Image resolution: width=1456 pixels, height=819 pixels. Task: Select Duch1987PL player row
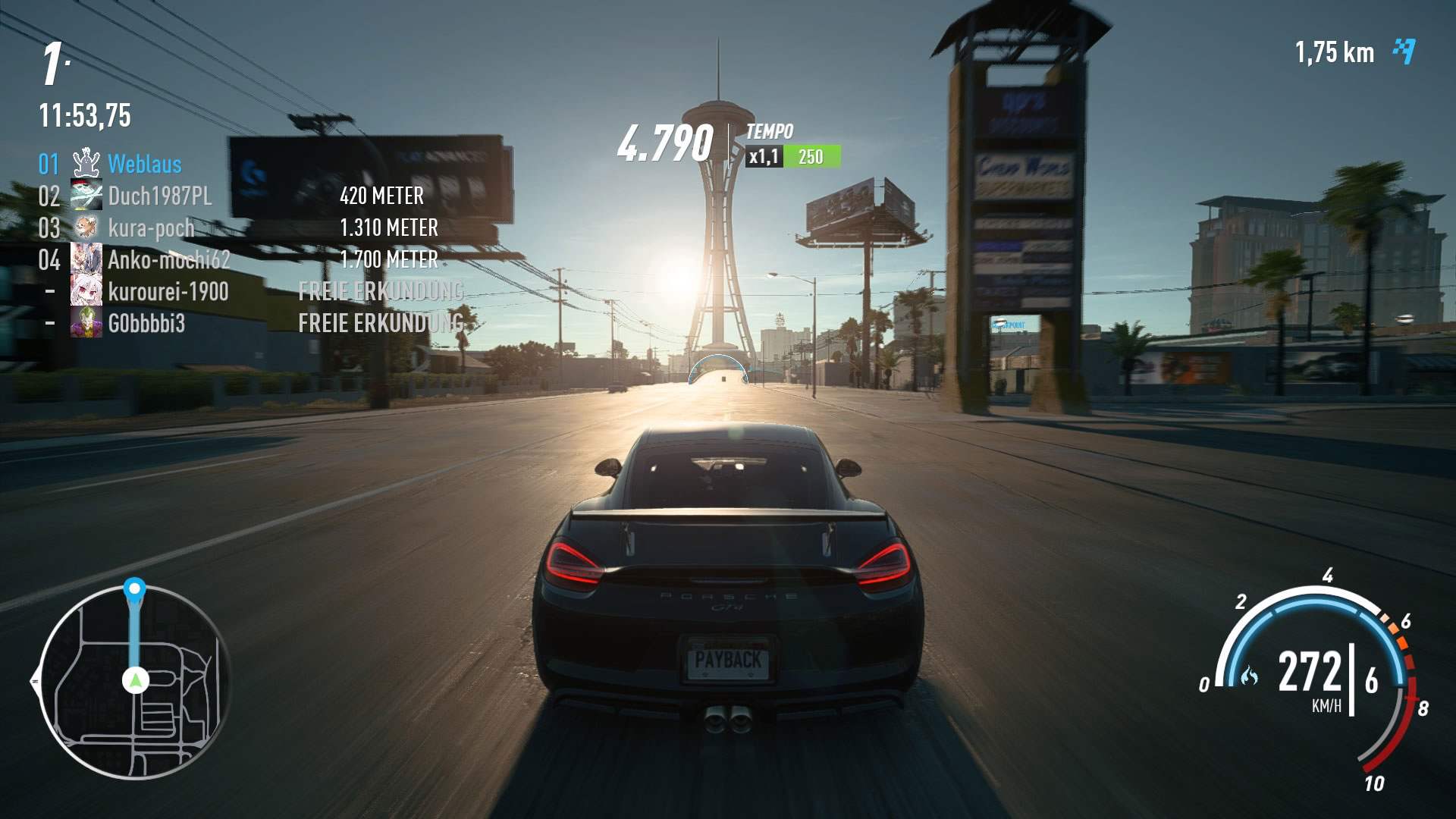tap(159, 196)
